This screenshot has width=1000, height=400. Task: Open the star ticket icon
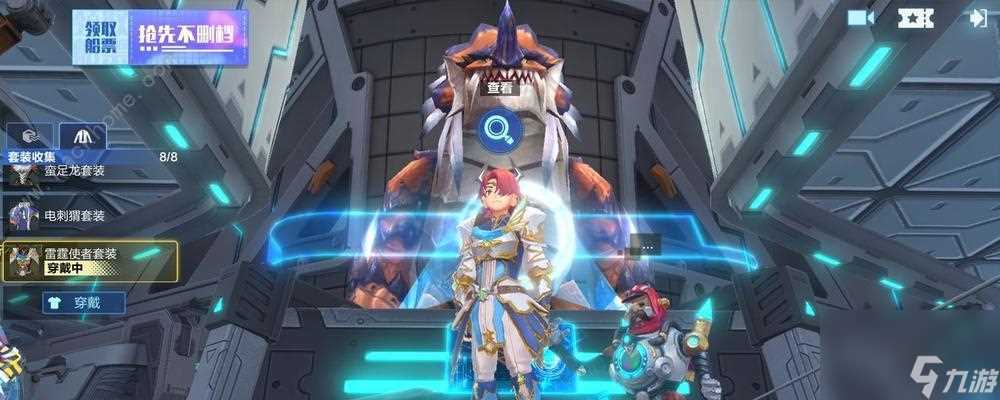pos(914,17)
